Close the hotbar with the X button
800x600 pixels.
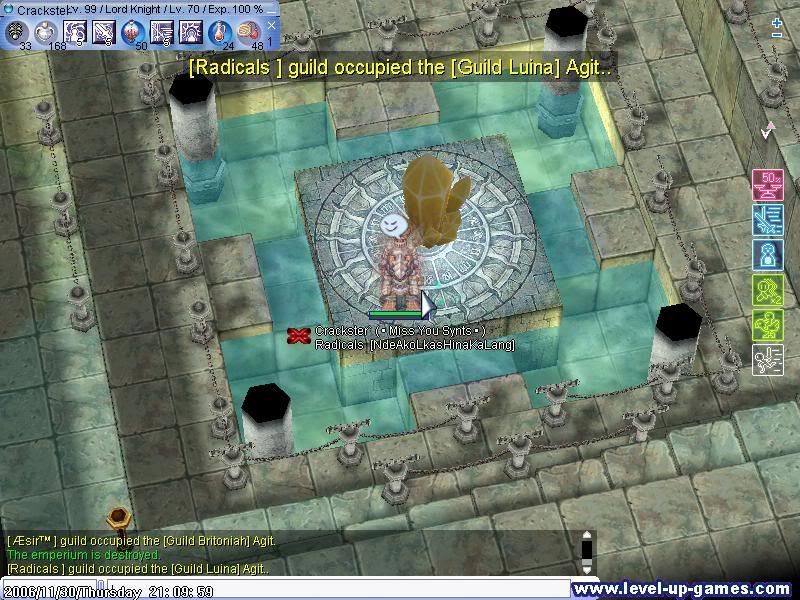tap(271, 25)
